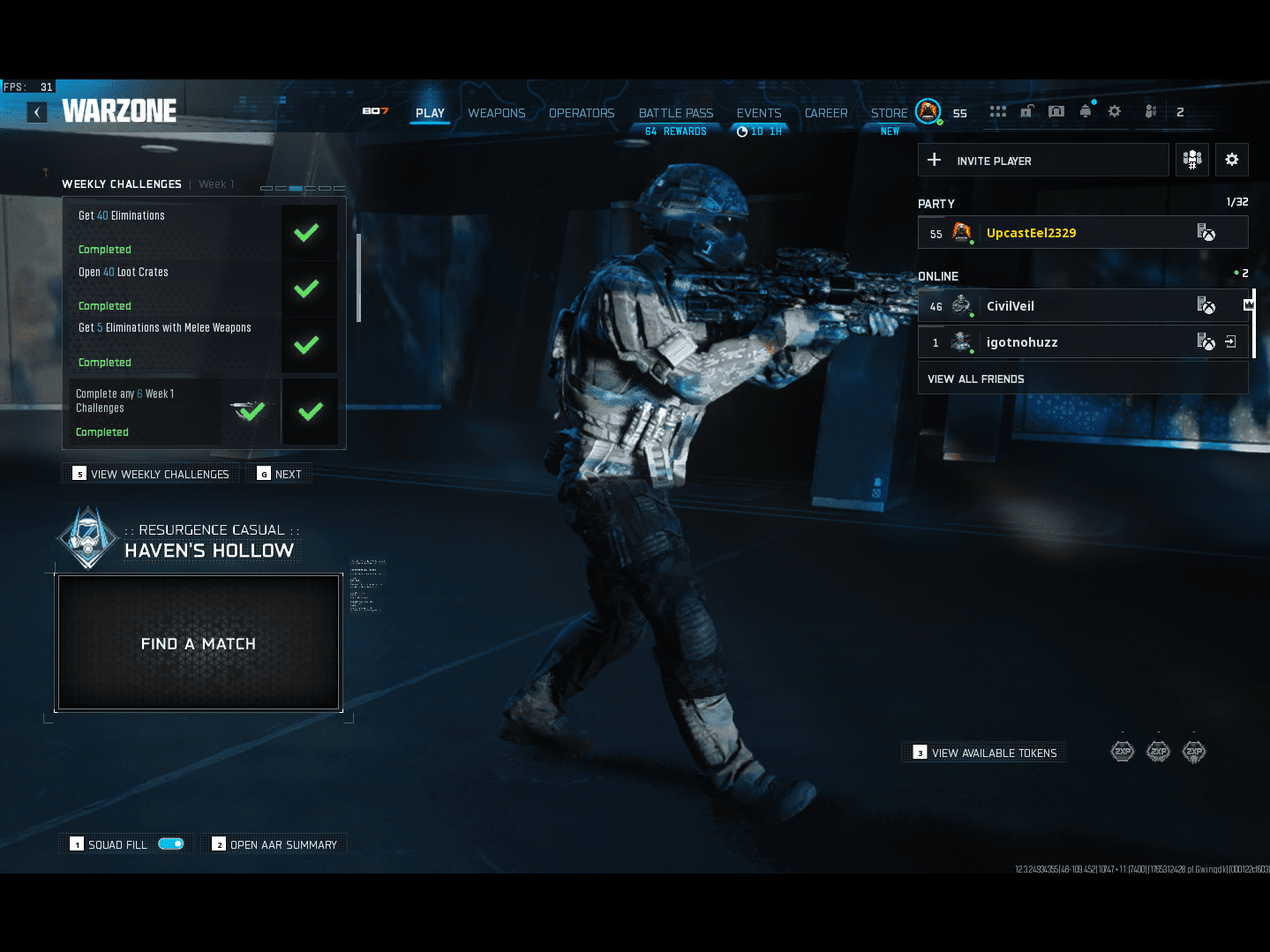Click the Xbox platform icon beside CivilVeil

[1206, 305]
